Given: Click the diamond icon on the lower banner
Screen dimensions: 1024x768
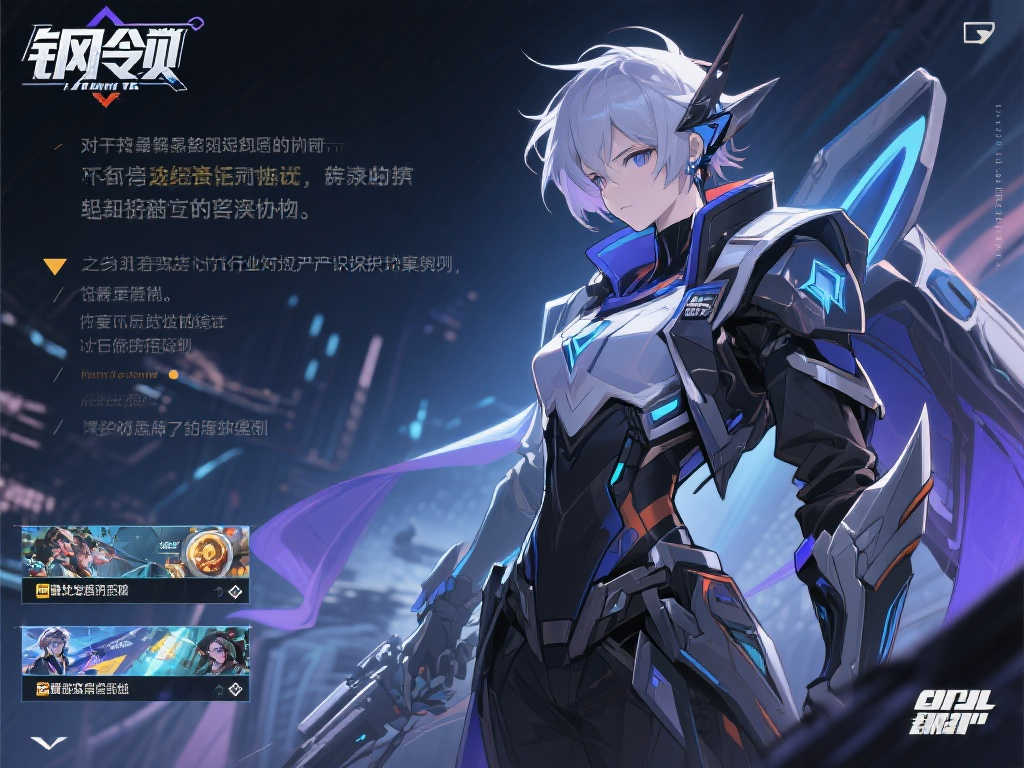Looking at the screenshot, I should [x=235, y=689].
